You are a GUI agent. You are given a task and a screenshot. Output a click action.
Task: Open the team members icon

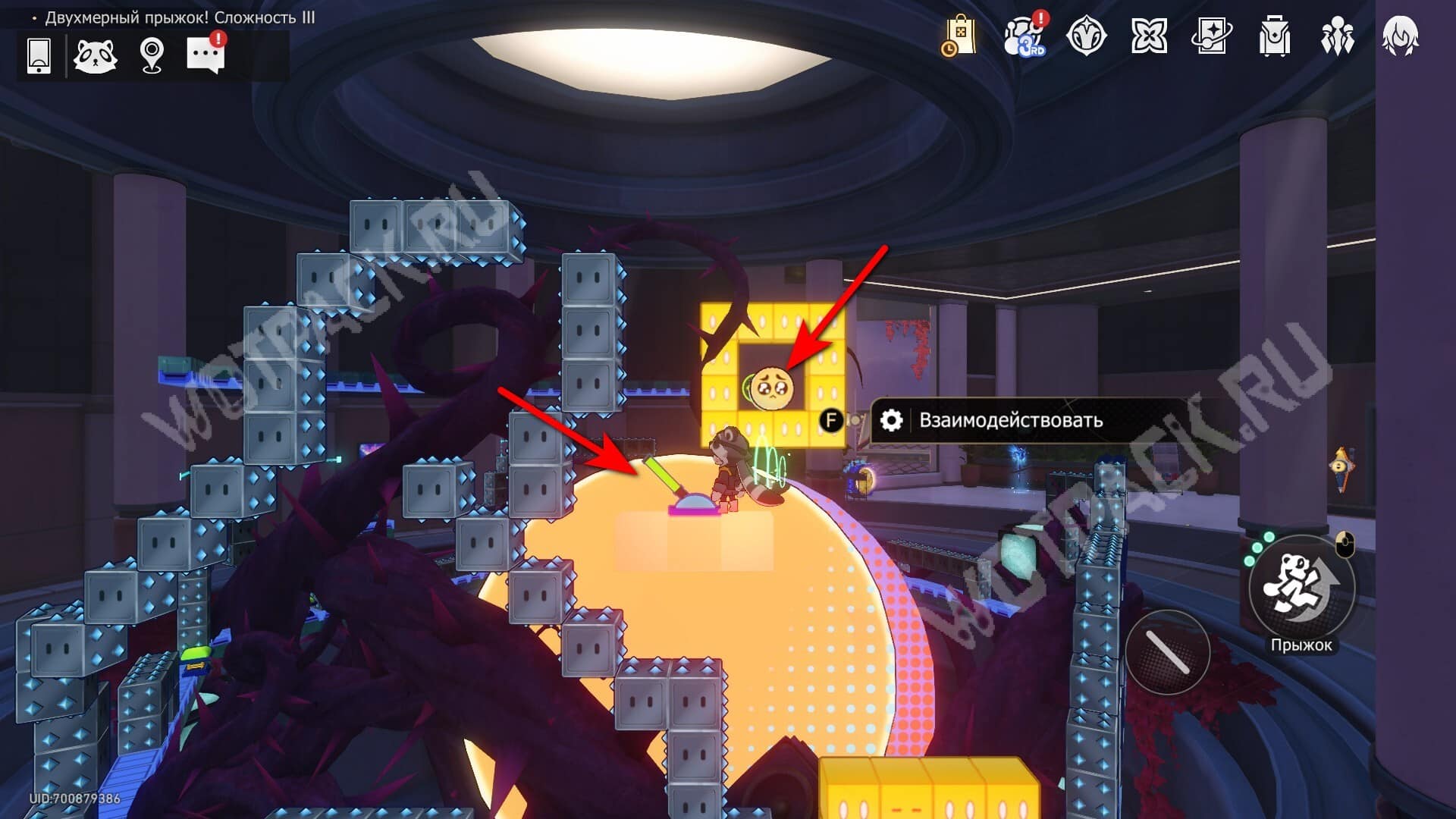tap(1337, 36)
